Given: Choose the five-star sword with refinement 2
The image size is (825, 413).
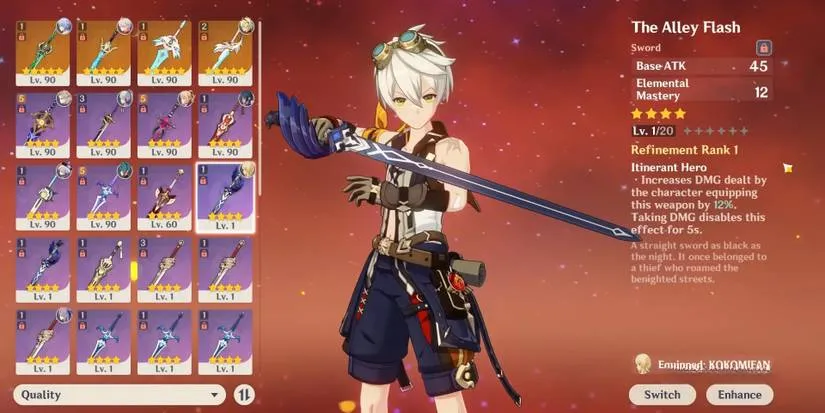Looking at the screenshot, I should [225, 50].
